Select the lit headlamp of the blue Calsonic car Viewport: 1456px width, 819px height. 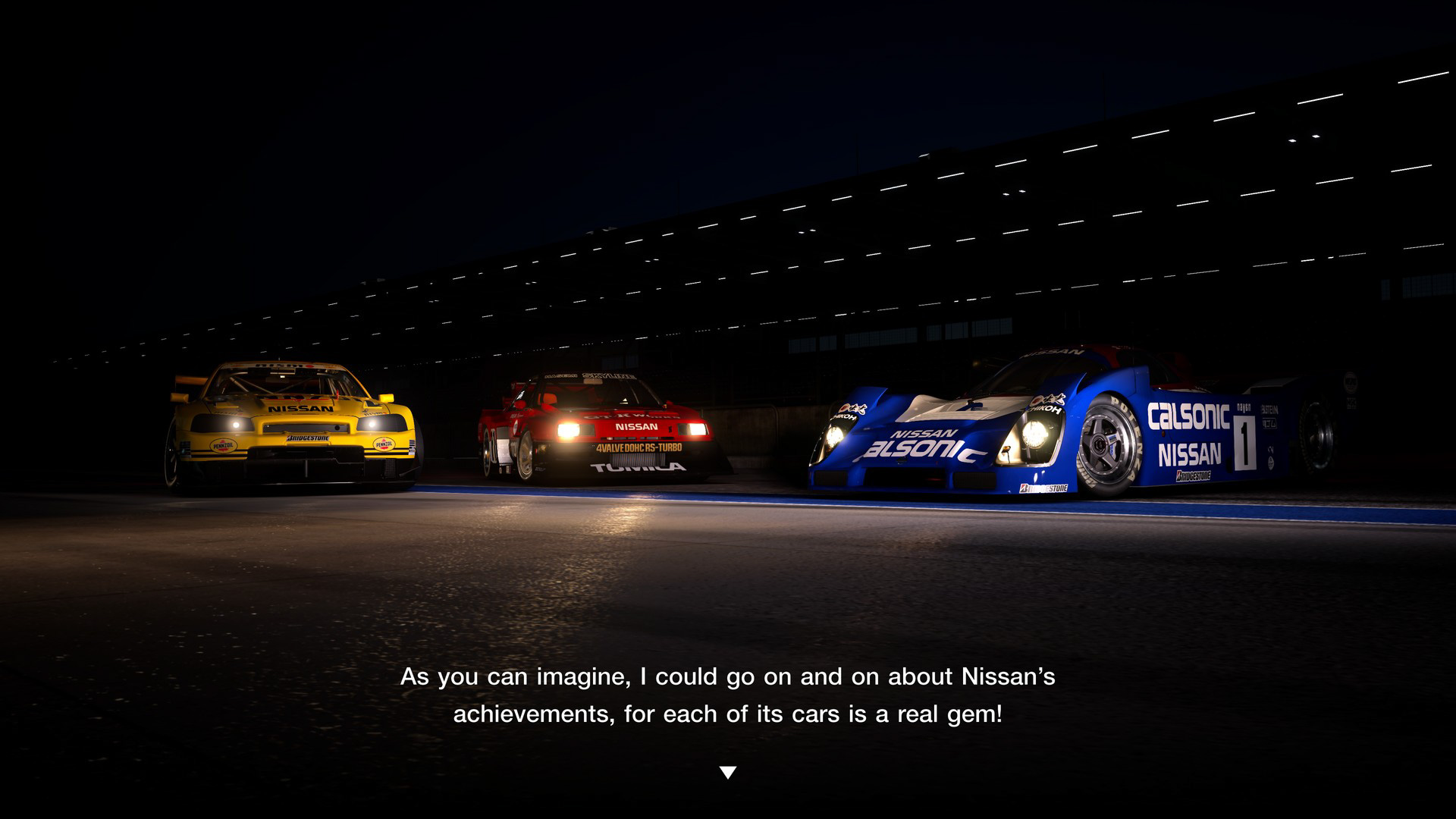coord(1037,437)
